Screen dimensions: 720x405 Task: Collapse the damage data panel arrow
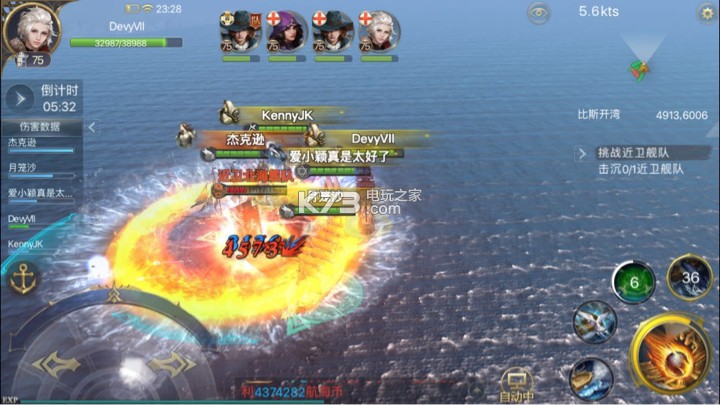click(x=91, y=127)
